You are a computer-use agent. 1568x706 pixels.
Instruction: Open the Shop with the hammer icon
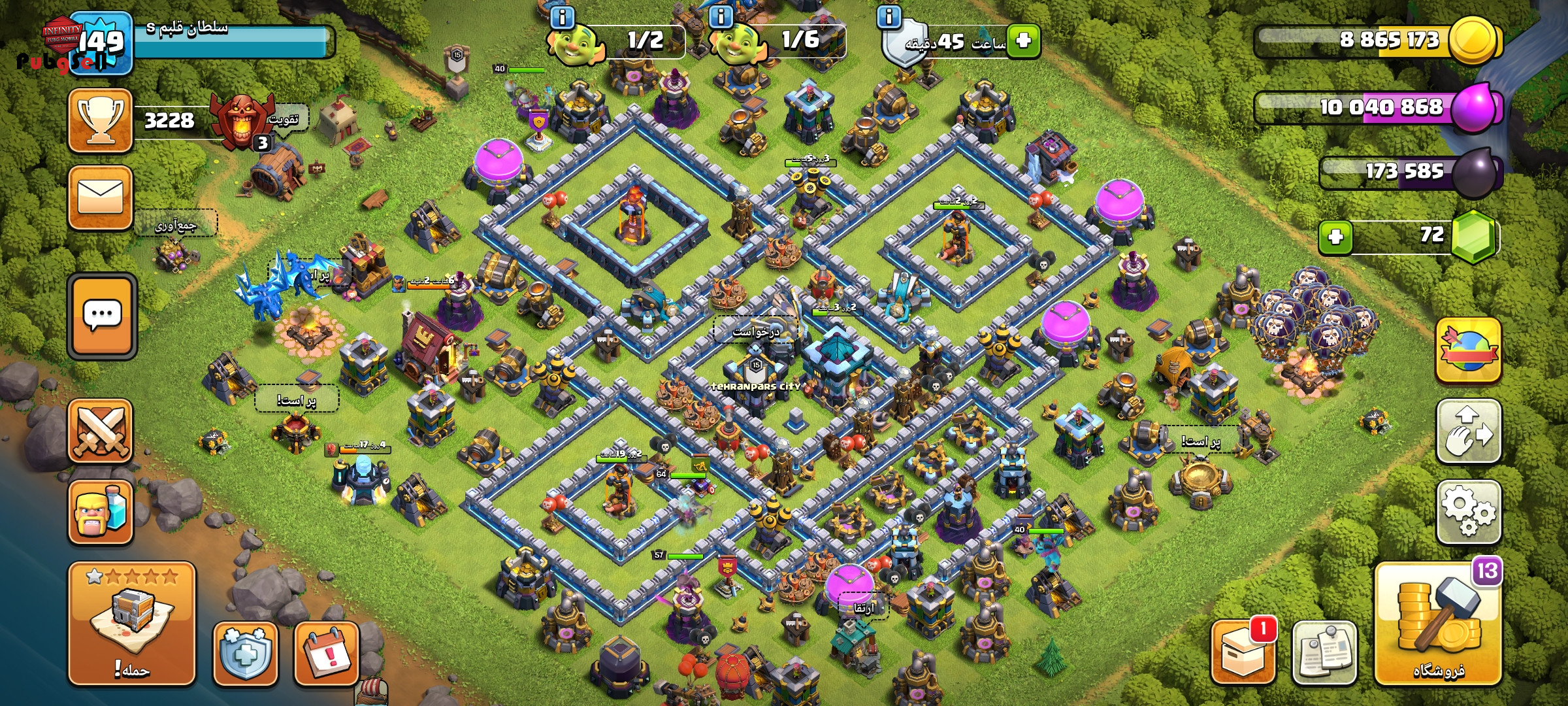coord(1438,624)
